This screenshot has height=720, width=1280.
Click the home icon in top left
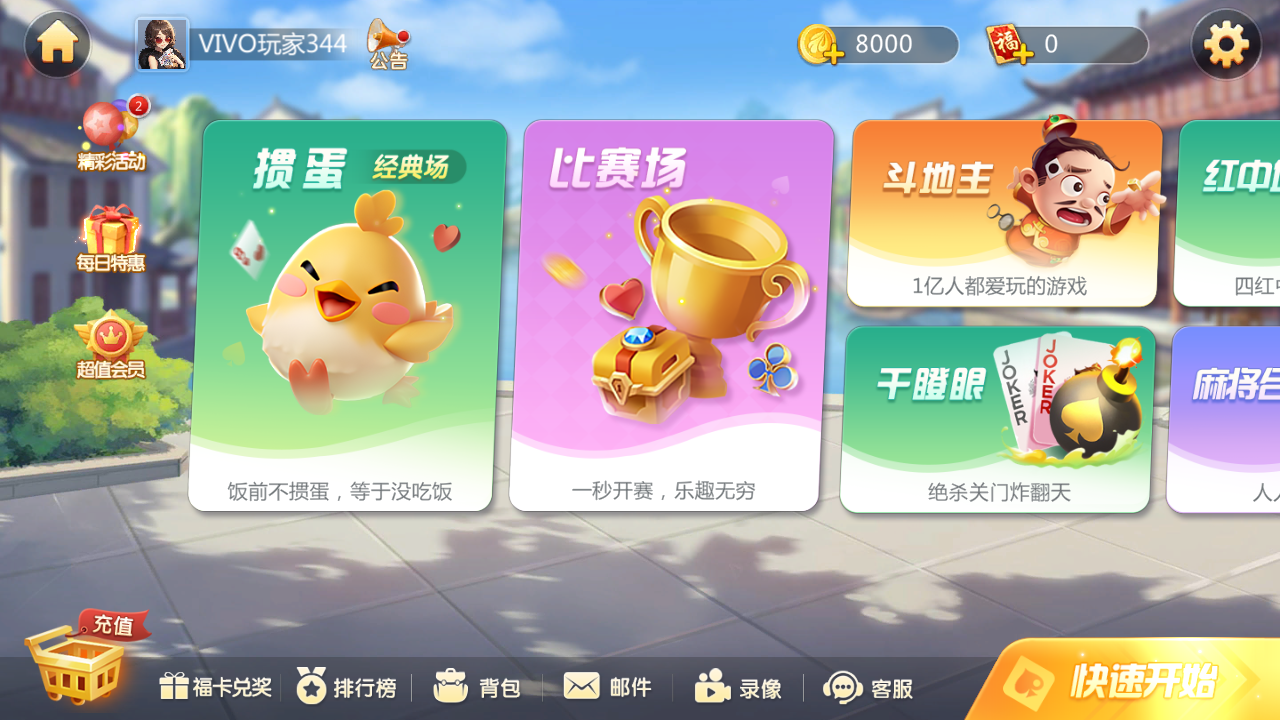pos(57,44)
